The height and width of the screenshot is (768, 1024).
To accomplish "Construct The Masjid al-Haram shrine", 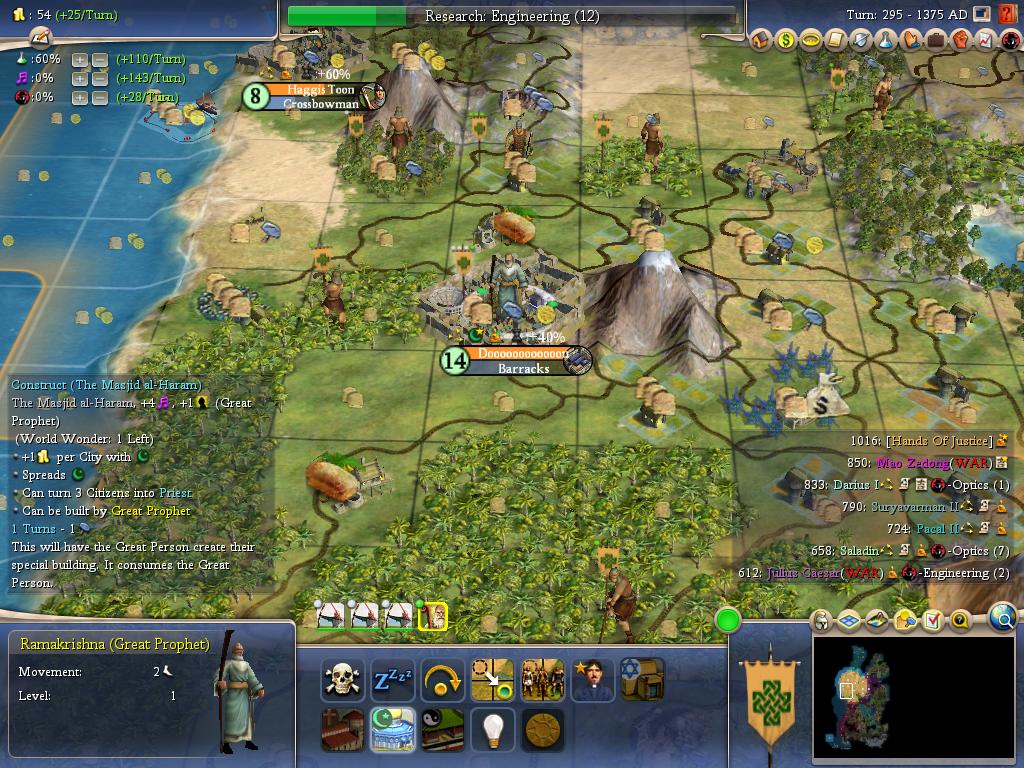I will [393, 730].
